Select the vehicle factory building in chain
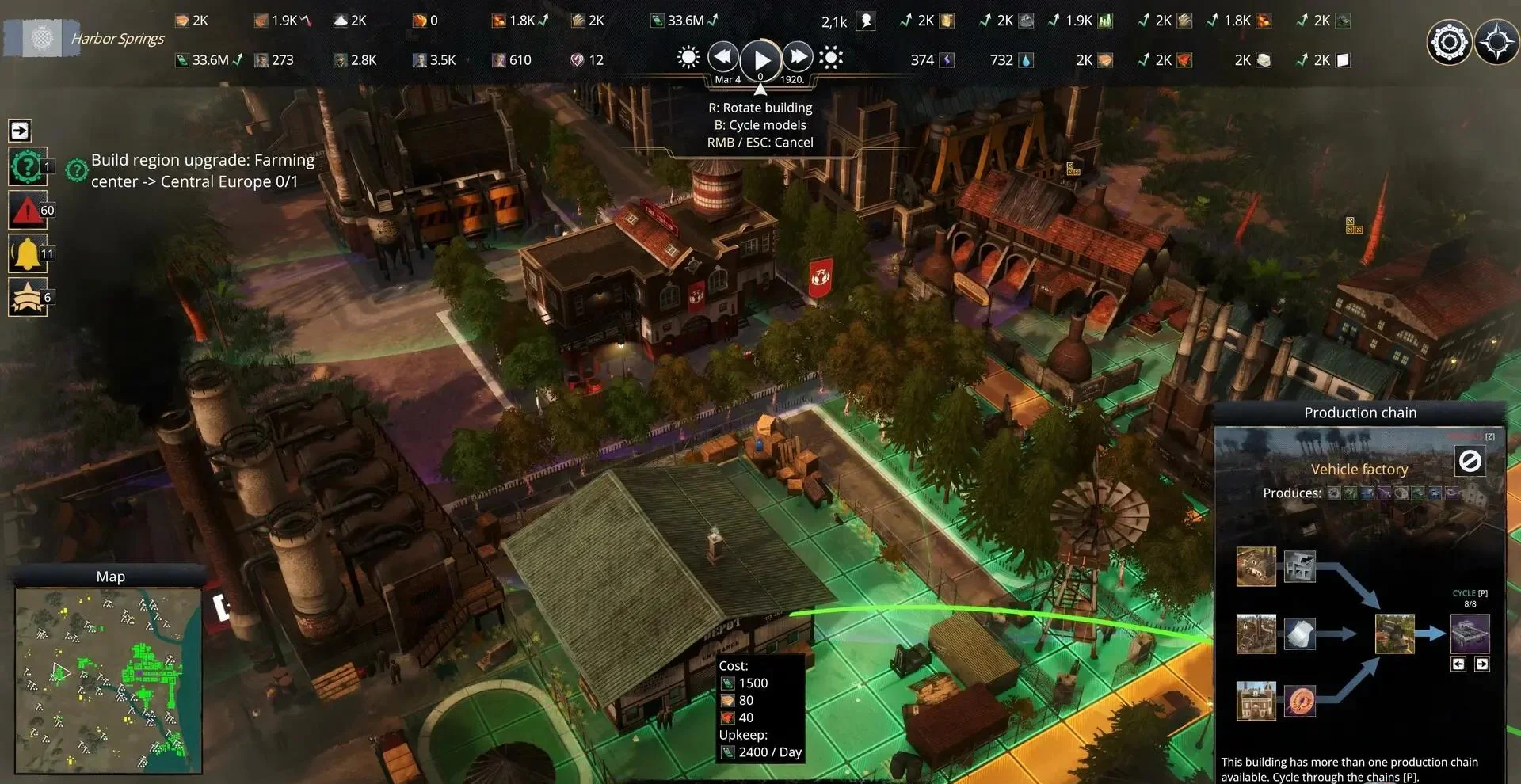The image size is (1521, 784). tap(1394, 634)
